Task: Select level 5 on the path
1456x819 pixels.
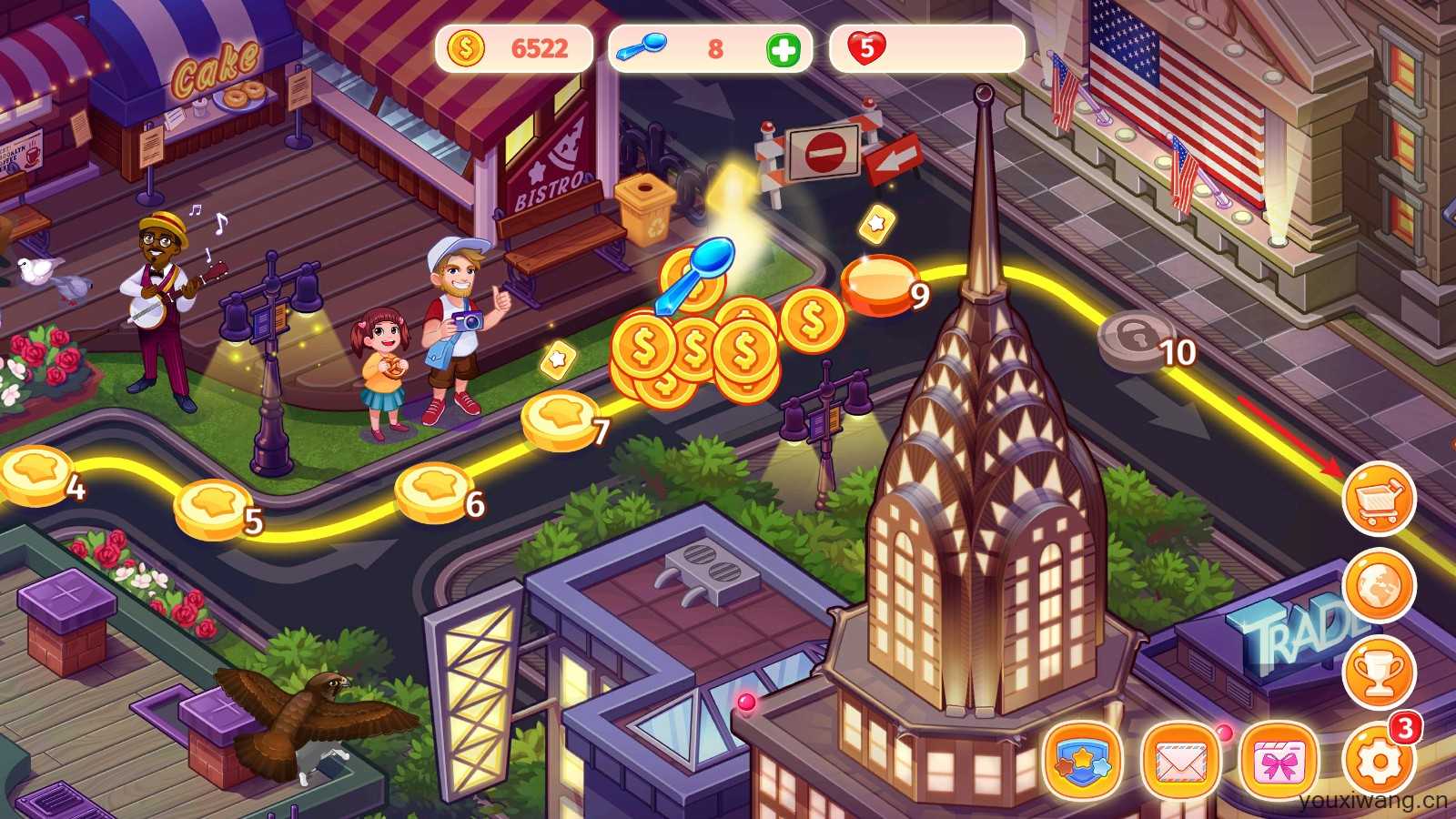Action: [x=212, y=508]
